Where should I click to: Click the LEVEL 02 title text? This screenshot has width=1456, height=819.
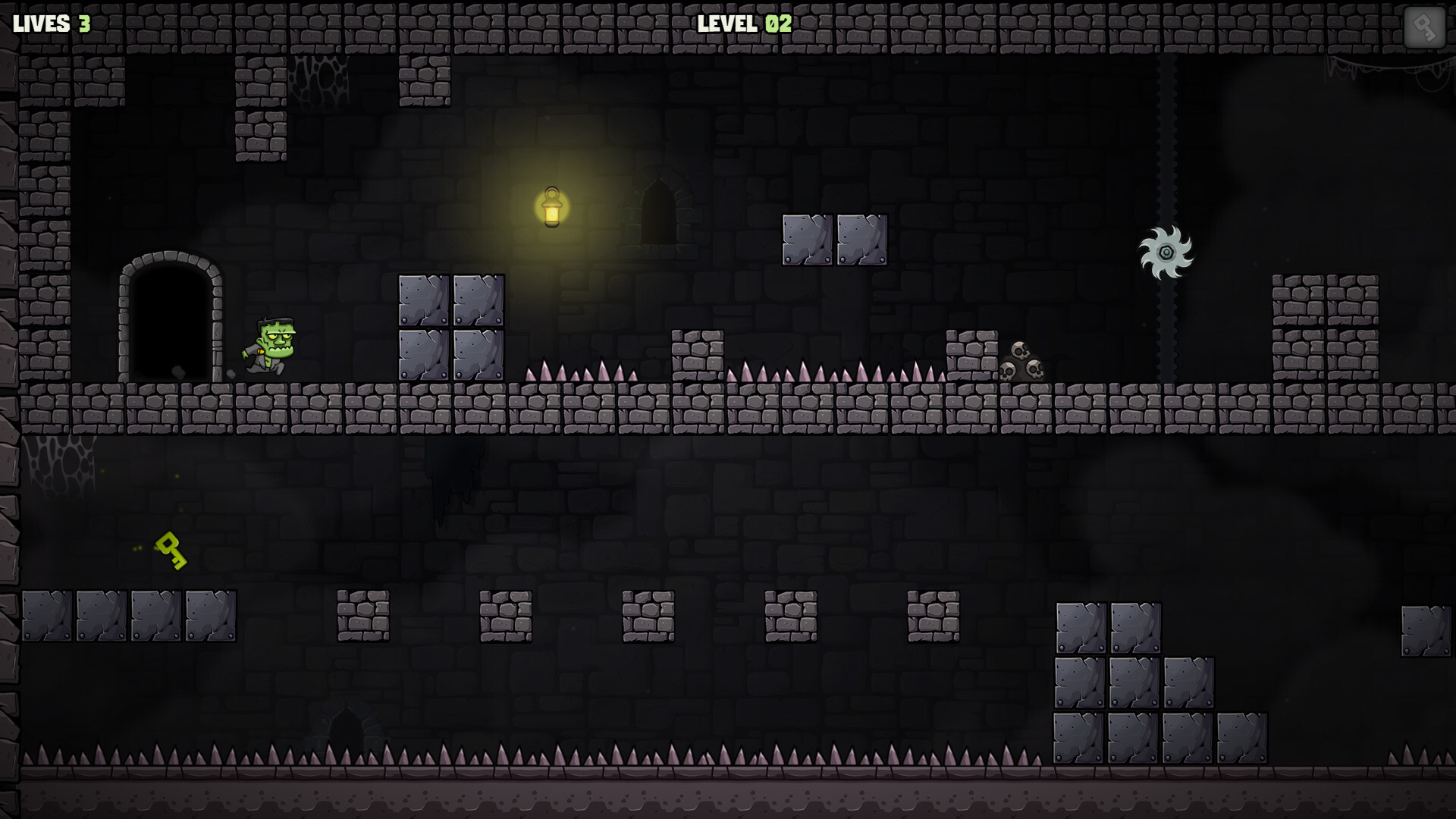(x=742, y=24)
